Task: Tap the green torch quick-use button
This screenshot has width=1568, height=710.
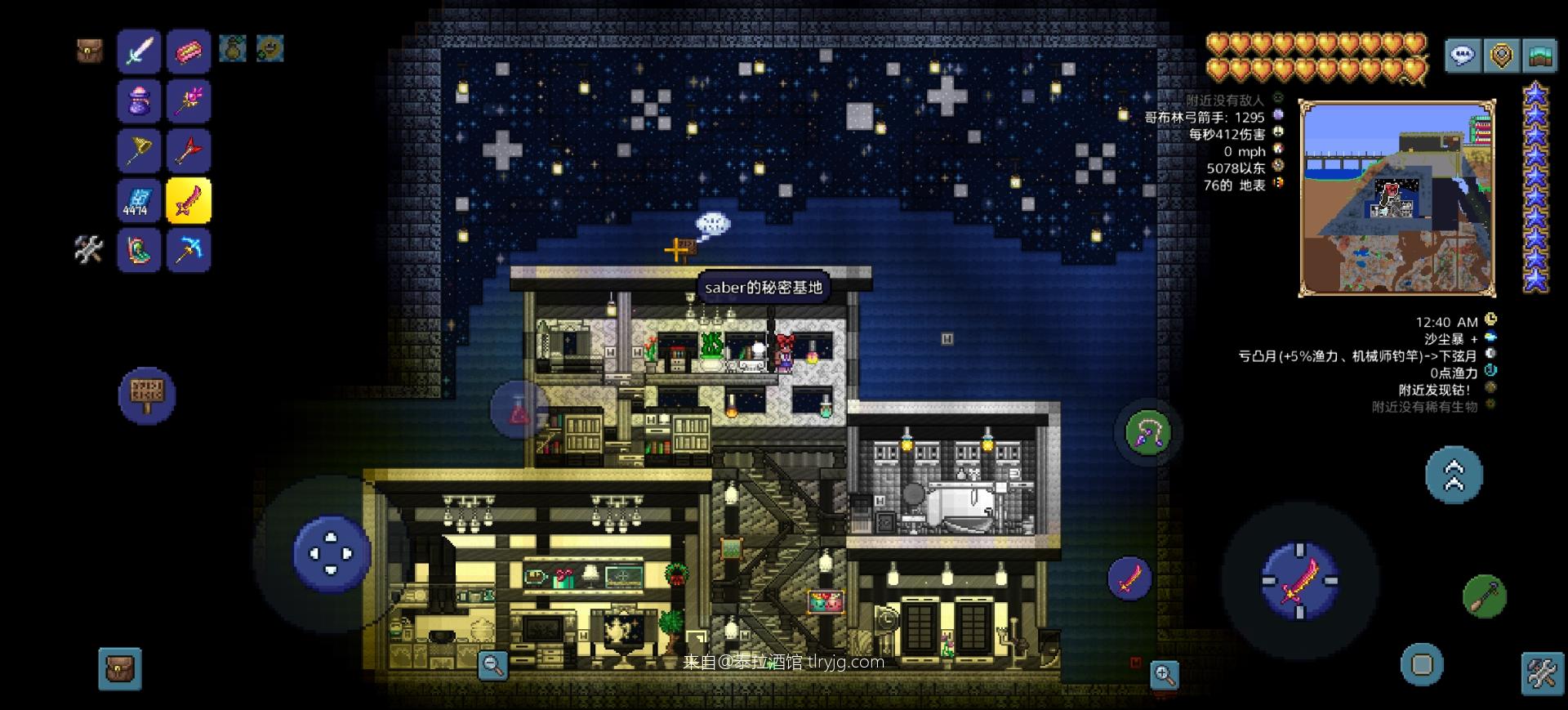Action: [x=1484, y=597]
